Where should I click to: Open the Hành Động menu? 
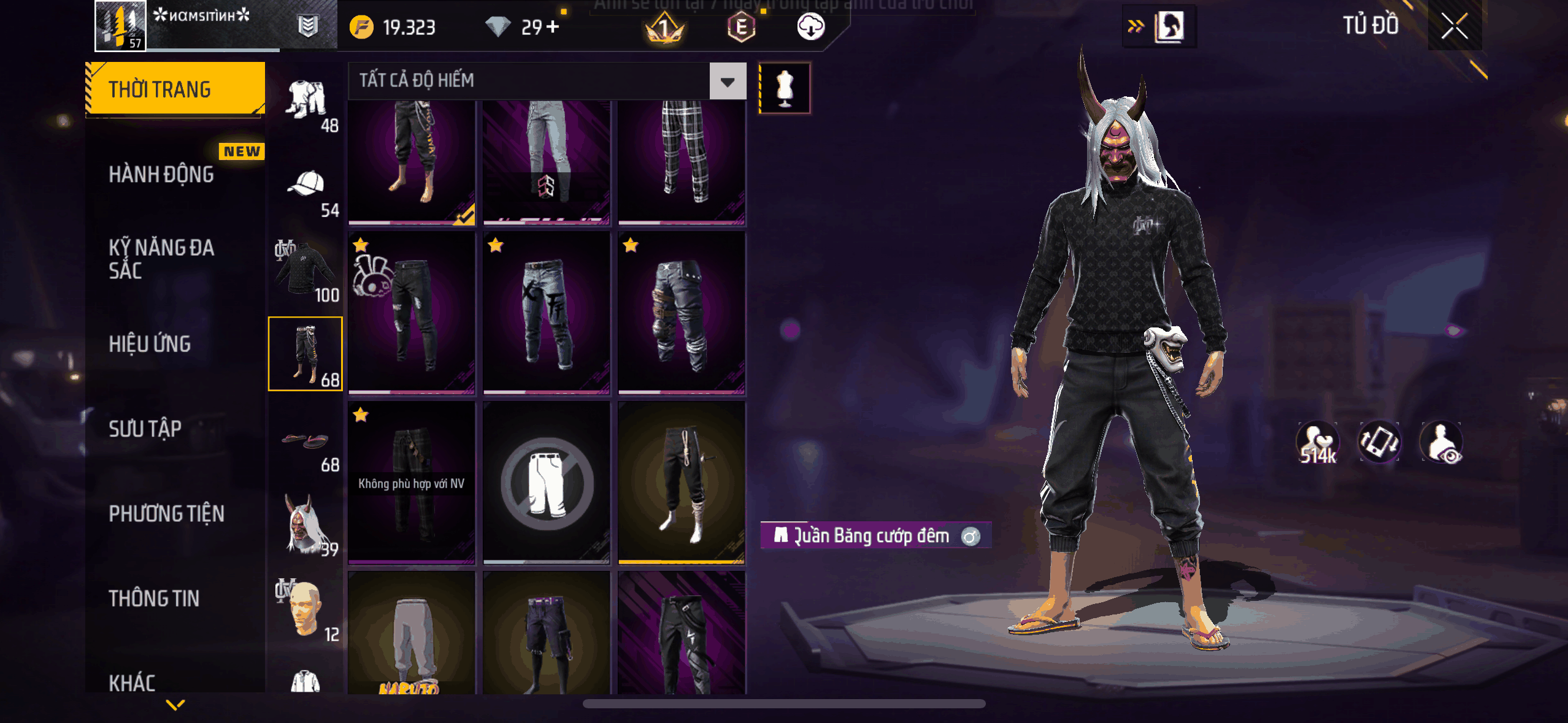161,174
